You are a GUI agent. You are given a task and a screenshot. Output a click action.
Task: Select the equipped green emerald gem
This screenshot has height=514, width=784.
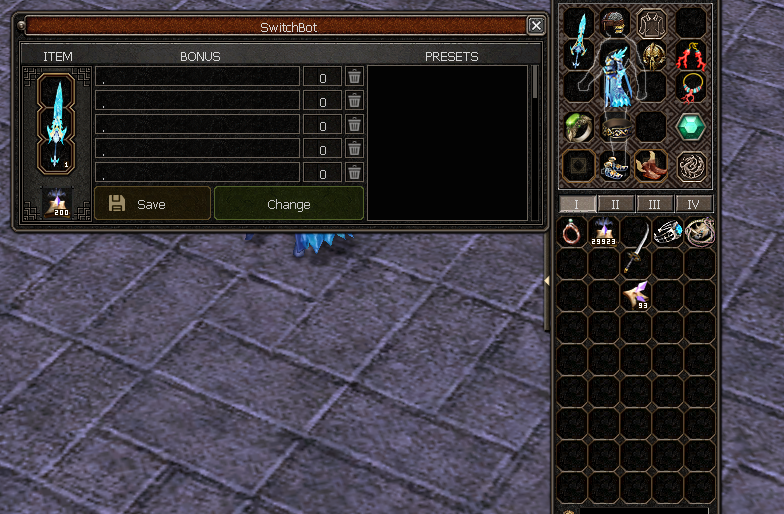click(690, 126)
